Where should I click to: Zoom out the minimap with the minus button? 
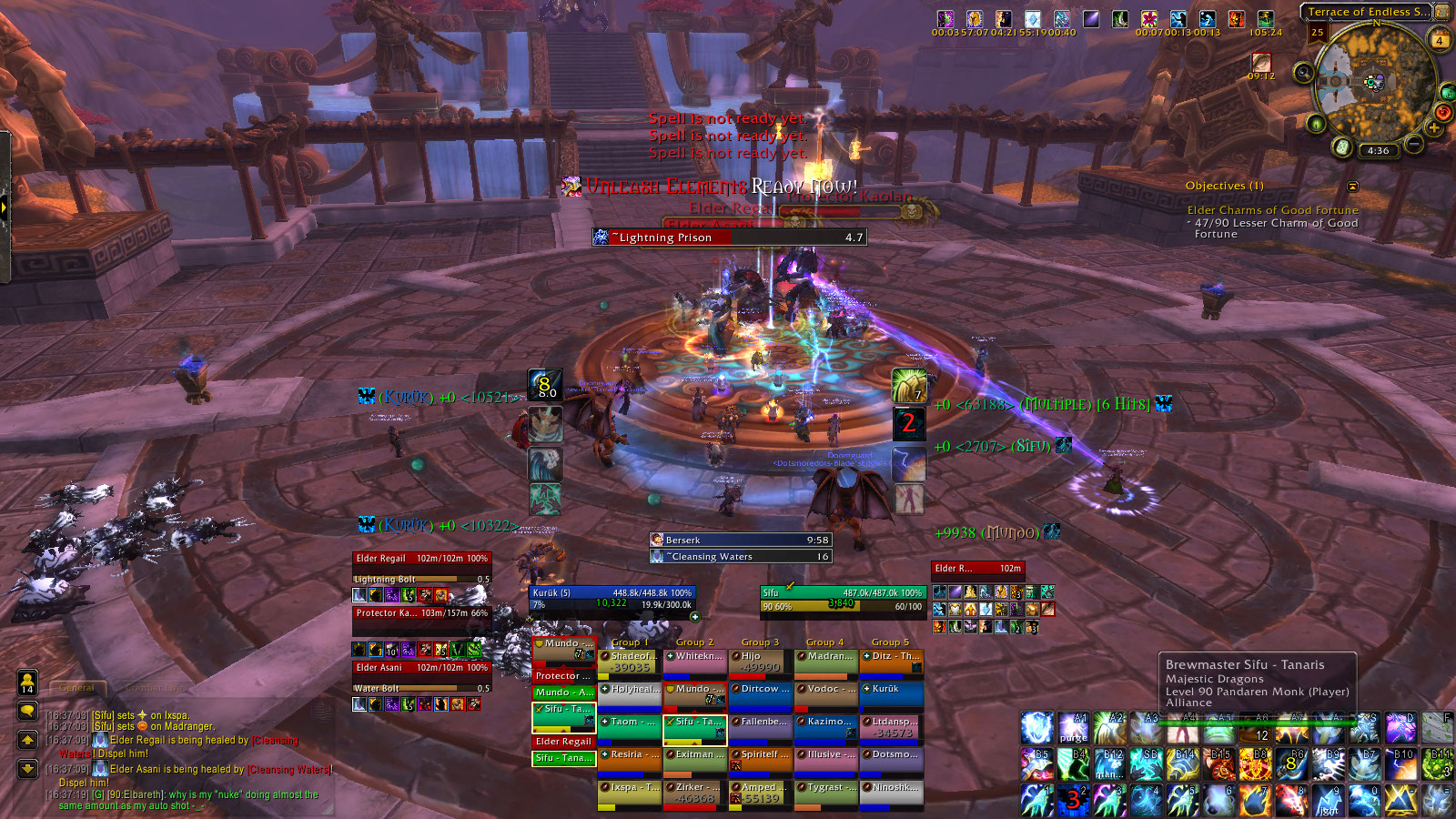coord(1413,144)
